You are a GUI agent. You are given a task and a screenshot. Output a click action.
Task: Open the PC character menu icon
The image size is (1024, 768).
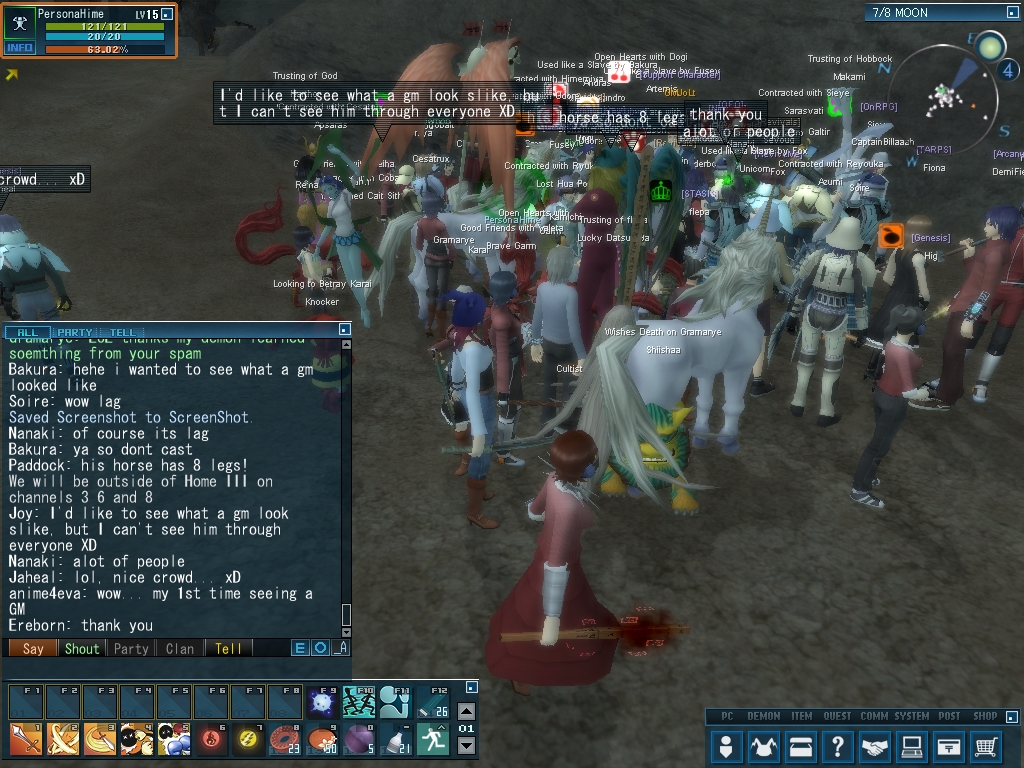click(x=728, y=746)
